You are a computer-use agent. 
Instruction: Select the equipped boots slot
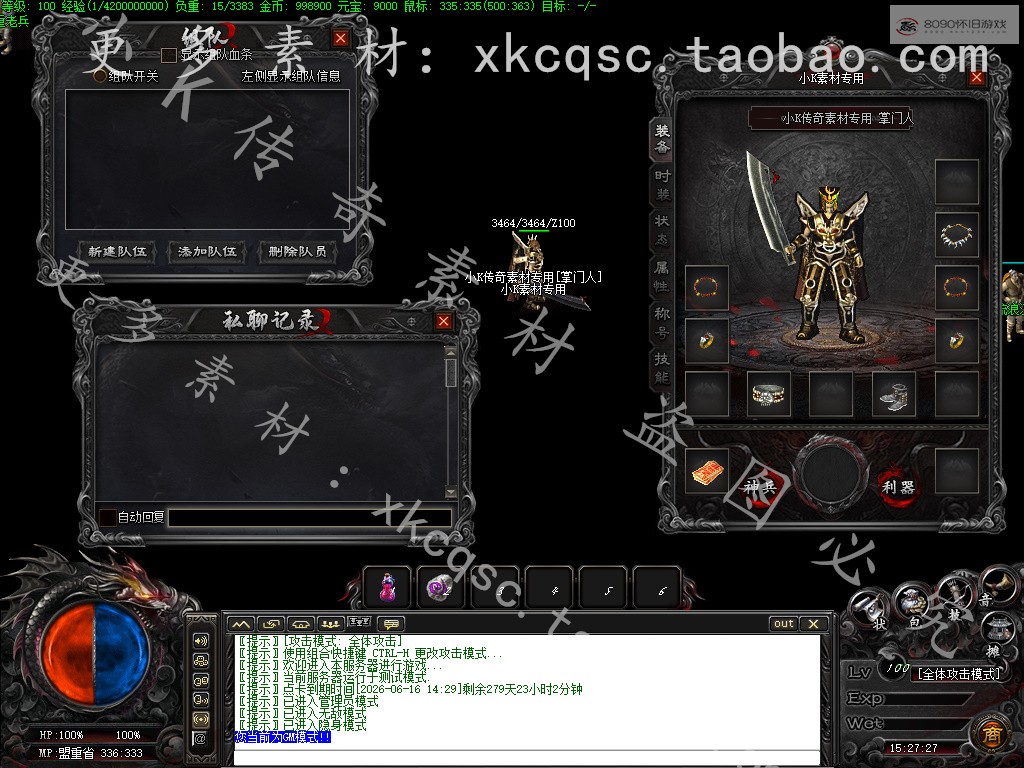pyautogui.click(x=894, y=394)
